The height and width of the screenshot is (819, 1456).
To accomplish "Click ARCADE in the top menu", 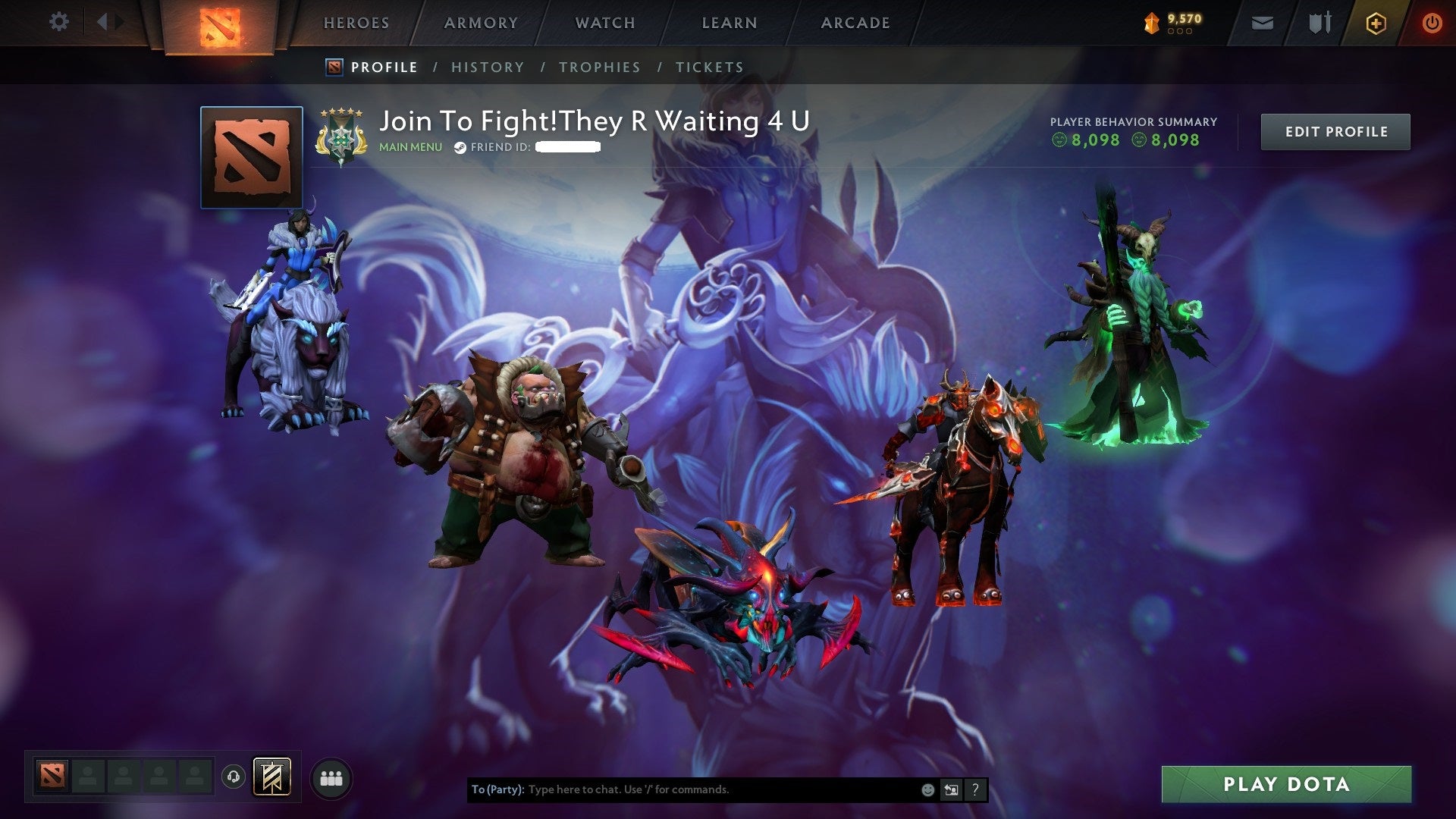I will coord(855,23).
